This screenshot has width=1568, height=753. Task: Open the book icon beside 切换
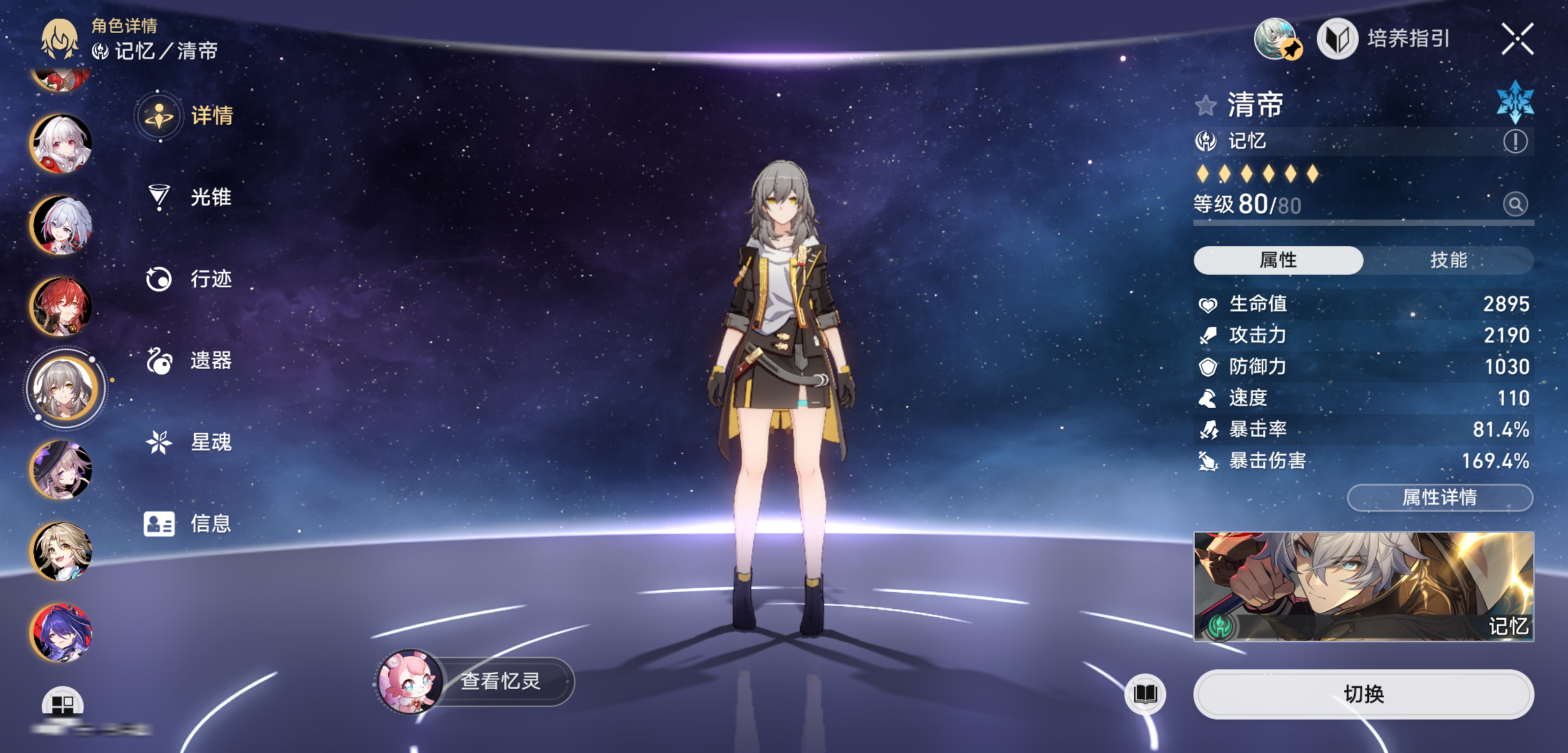[1145, 694]
